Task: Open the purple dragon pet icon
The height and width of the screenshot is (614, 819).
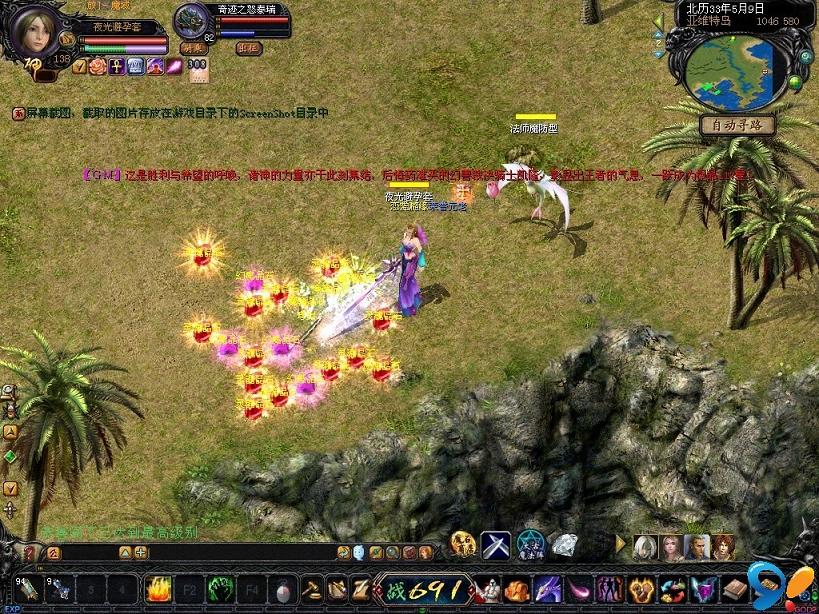Action: coord(548,588)
